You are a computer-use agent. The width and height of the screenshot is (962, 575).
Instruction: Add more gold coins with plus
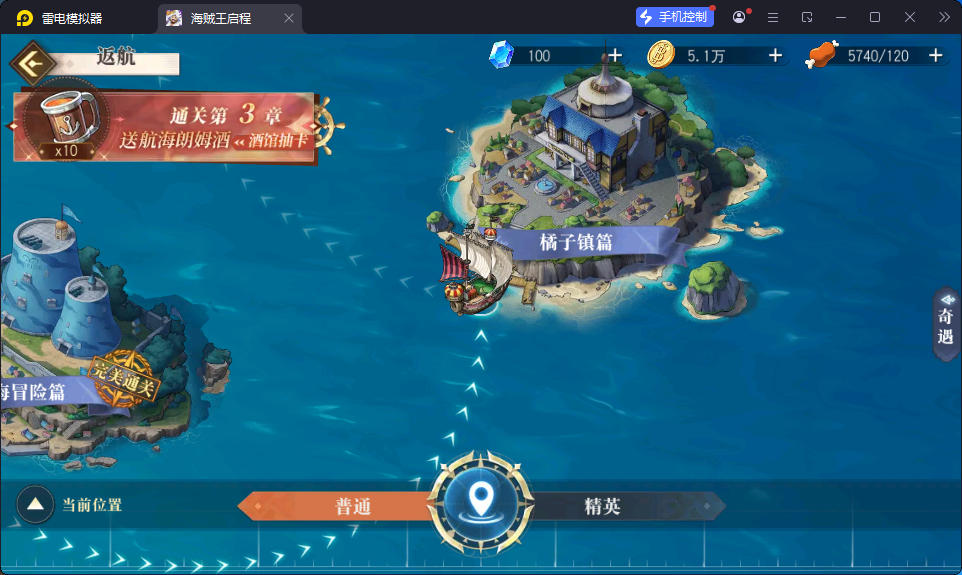click(x=775, y=56)
